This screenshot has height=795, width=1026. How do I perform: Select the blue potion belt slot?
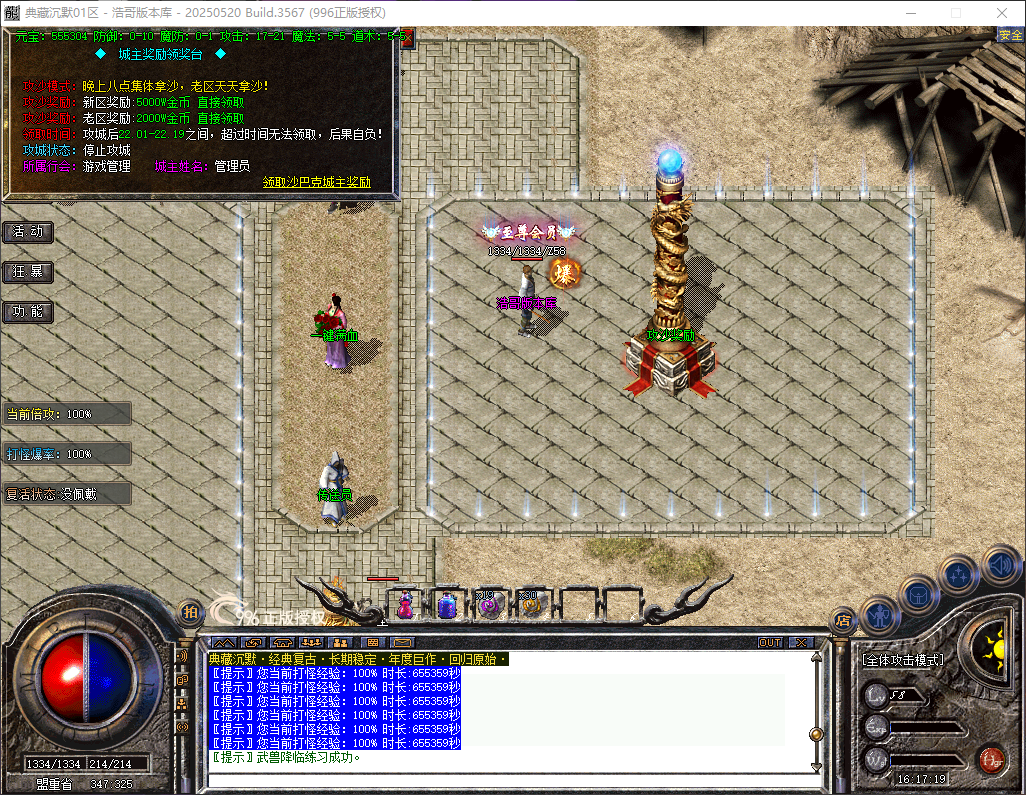click(447, 604)
